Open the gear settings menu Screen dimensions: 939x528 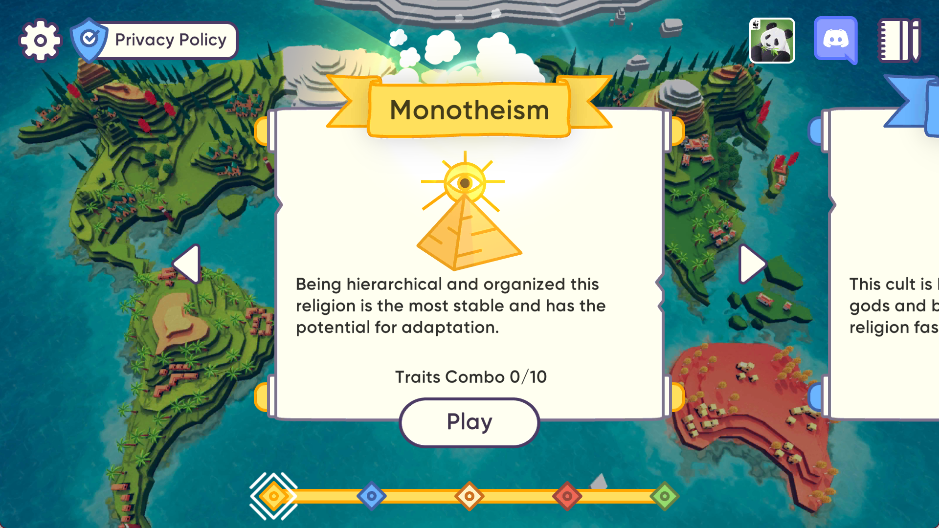pos(40,41)
